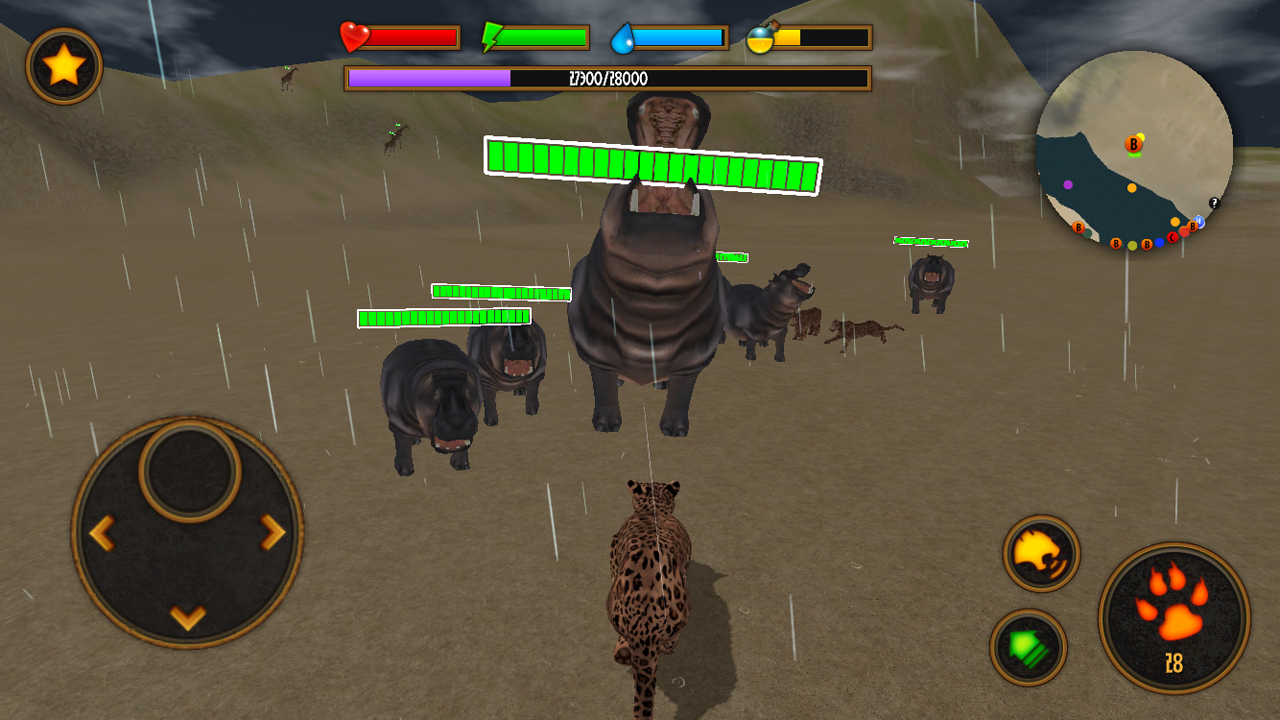Tap the blue water drop icon
The image size is (1280, 720).
pos(625,37)
